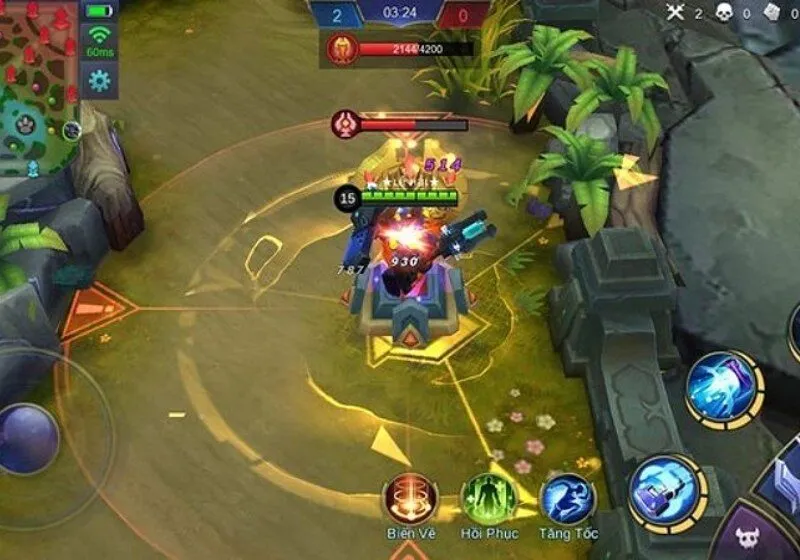Activate the Biến Về recall spell

coord(411,498)
